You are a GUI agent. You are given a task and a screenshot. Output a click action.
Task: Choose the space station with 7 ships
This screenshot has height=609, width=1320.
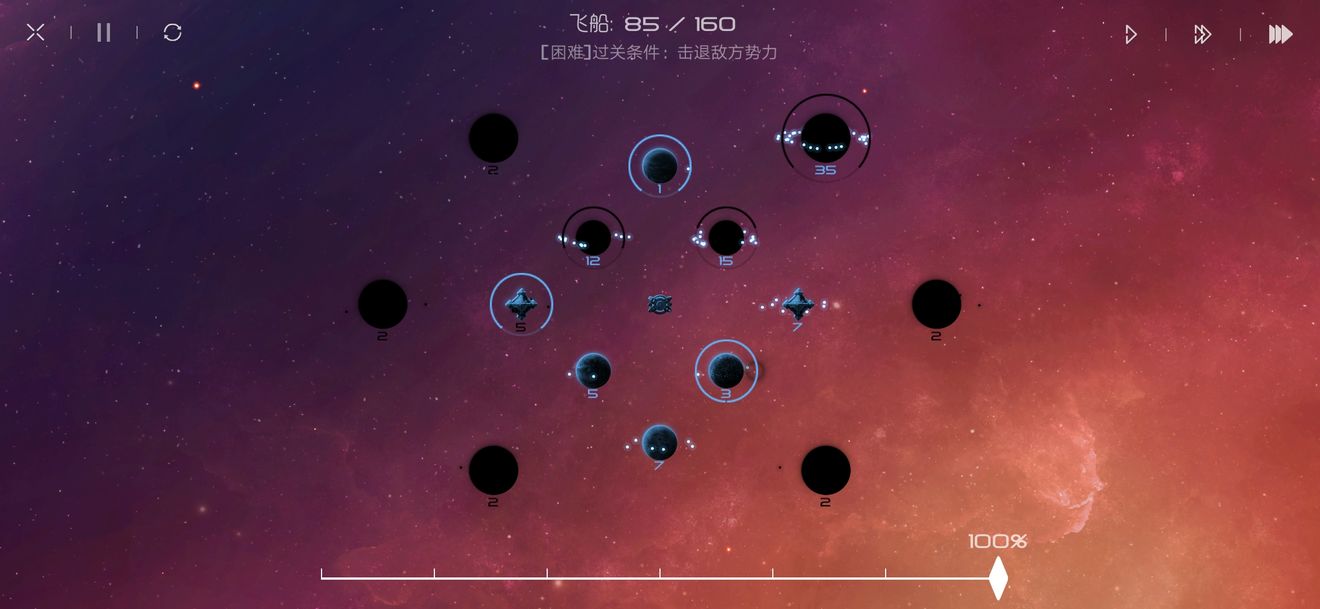click(x=797, y=302)
